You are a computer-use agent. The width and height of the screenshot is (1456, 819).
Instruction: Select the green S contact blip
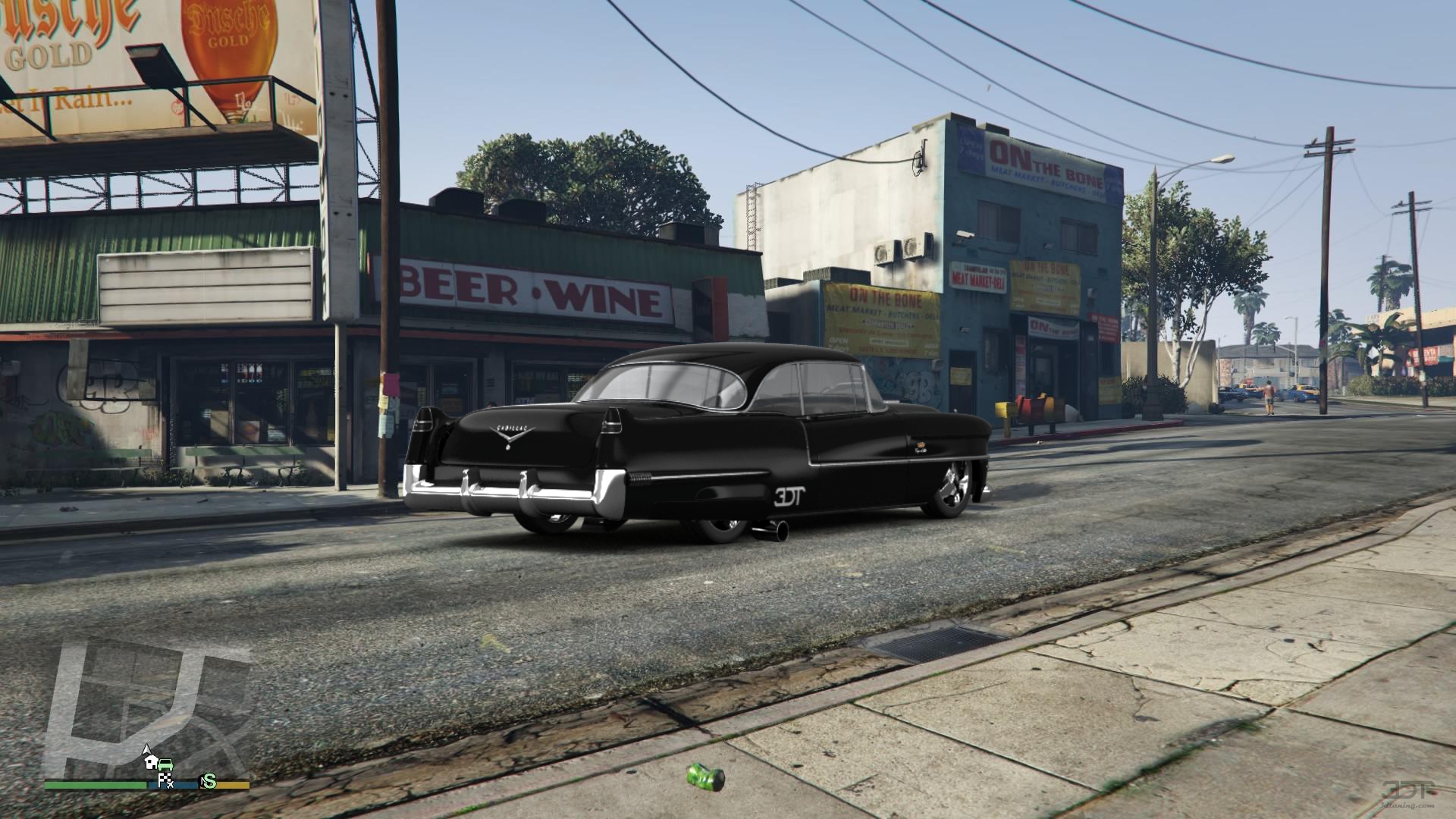208,781
